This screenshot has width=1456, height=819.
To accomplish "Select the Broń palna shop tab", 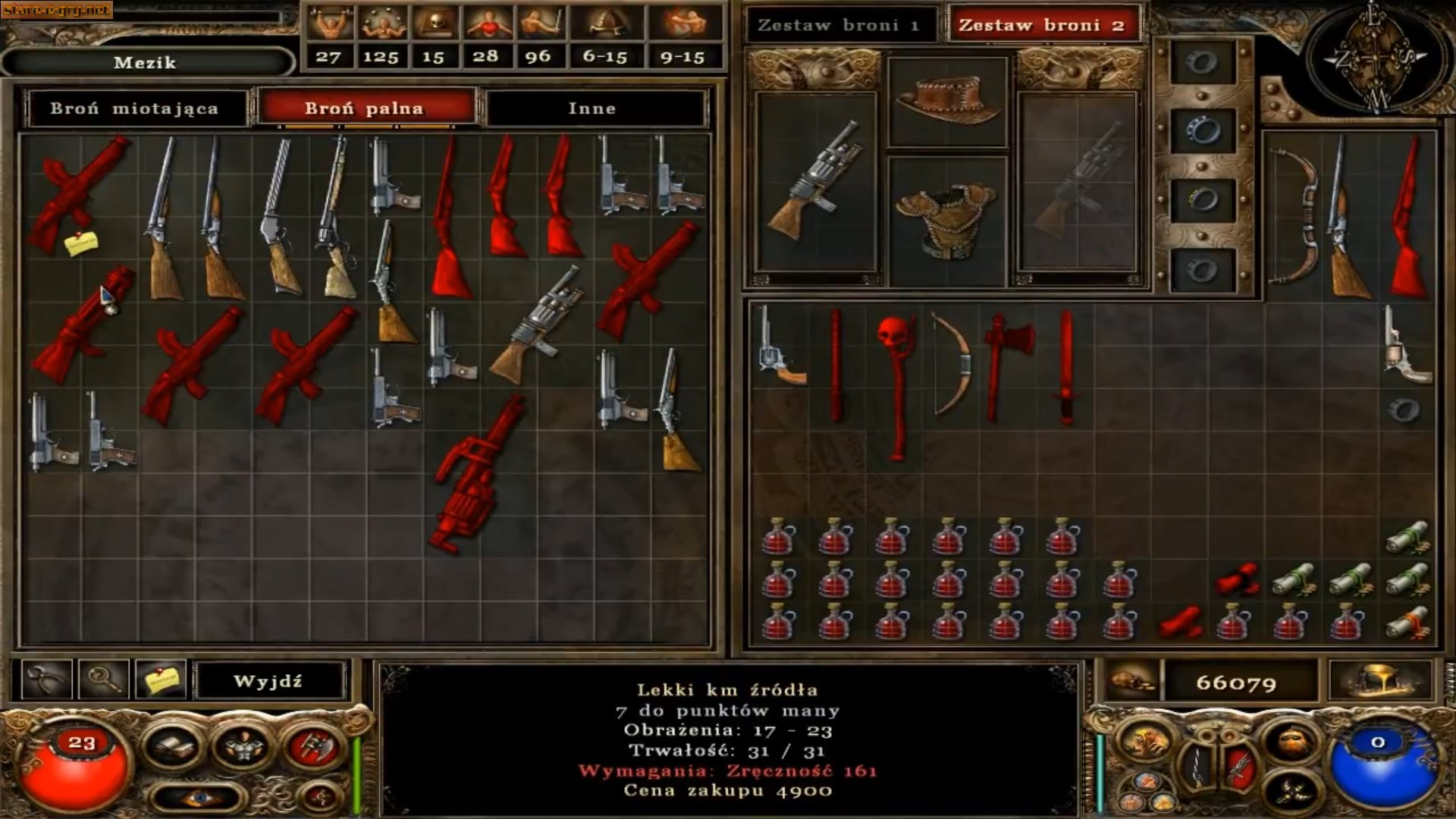I will [364, 108].
